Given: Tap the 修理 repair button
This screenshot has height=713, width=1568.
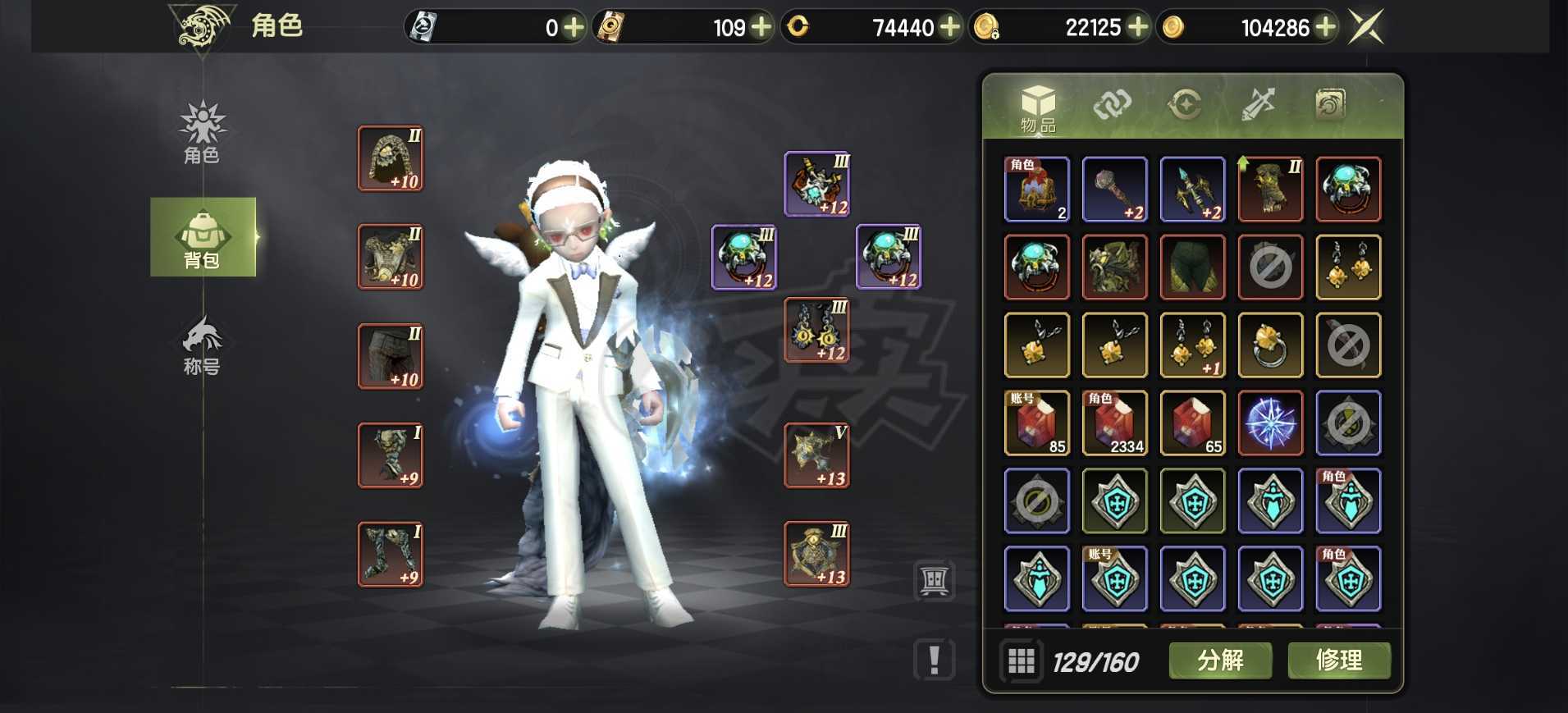Looking at the screenshot, I should pos(1338,660).
